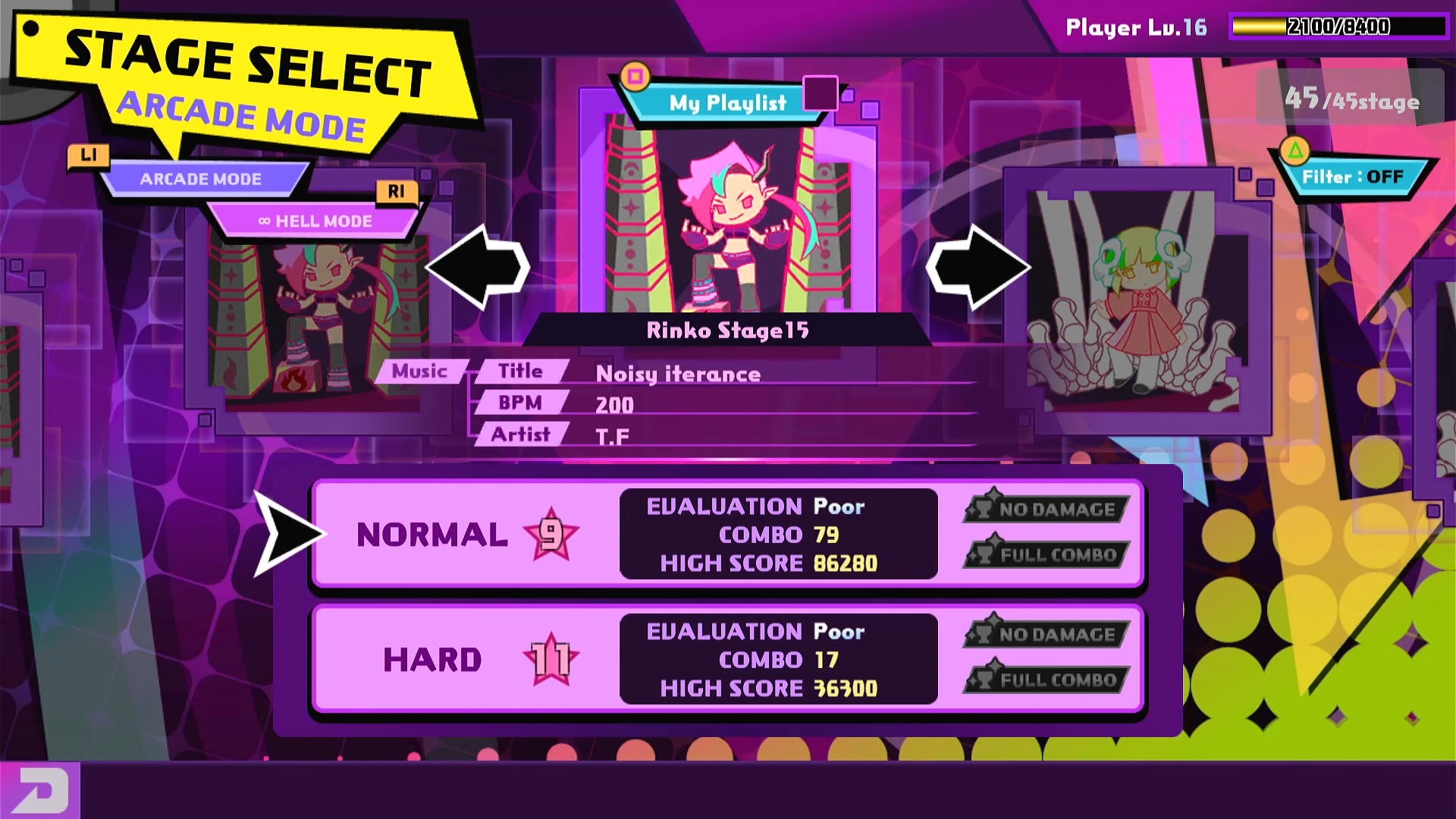Go to the previous stage with left arrow
Image resolution: width=1456 pixels, height=819 pixels.
(x=478, y=267)
